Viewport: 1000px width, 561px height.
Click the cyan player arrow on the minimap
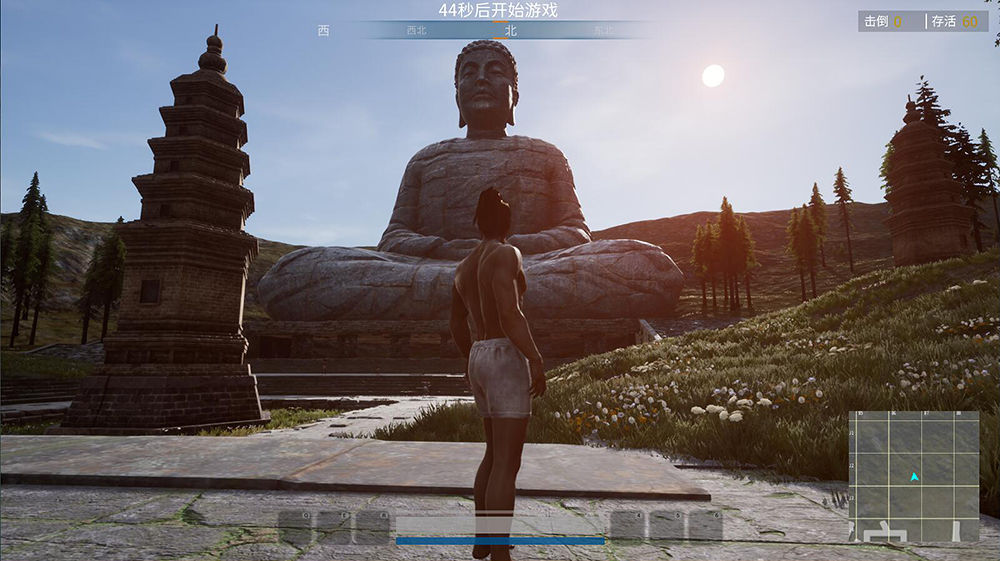tap(914, 477)
